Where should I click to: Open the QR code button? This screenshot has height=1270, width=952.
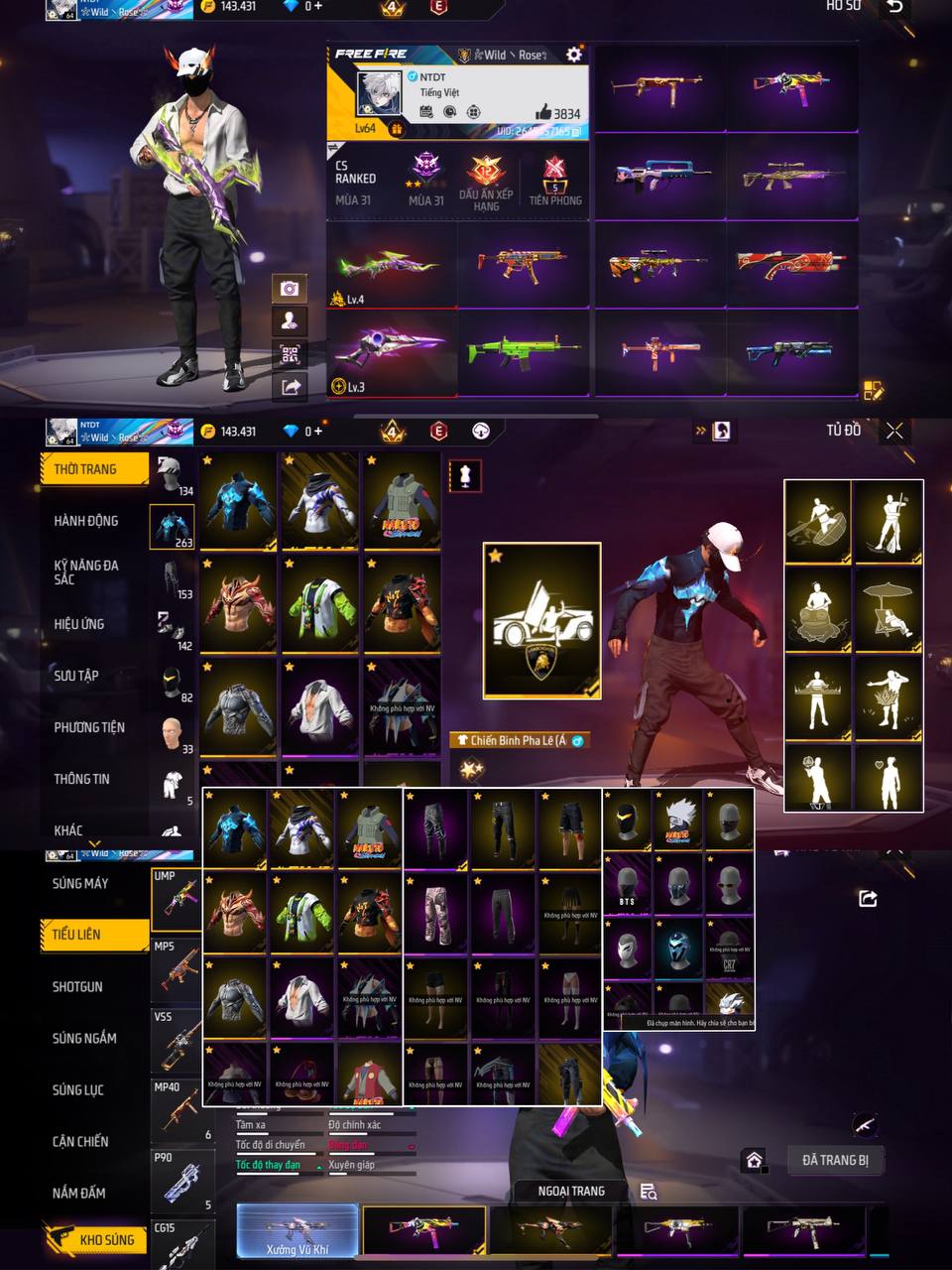coord(289,354)
